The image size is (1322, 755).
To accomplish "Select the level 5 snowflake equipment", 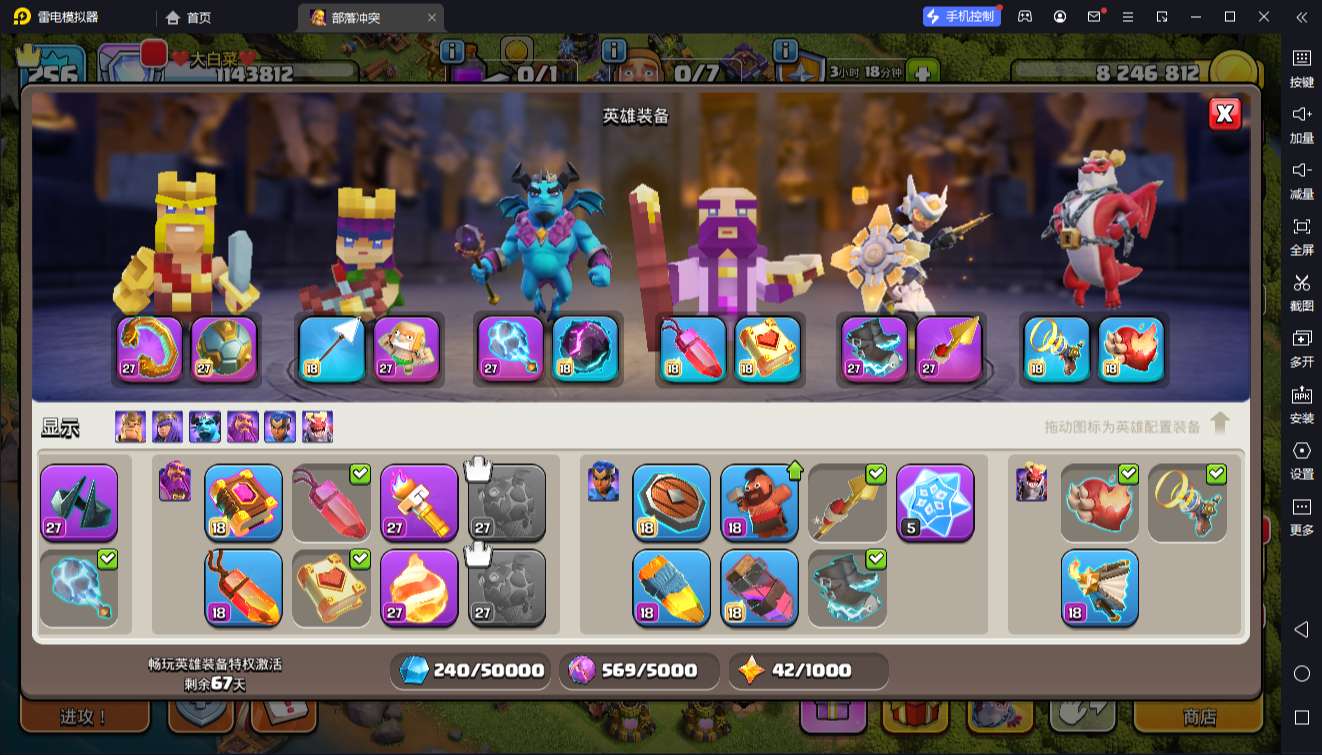I will pyautogui.click(x=935, y=502).
